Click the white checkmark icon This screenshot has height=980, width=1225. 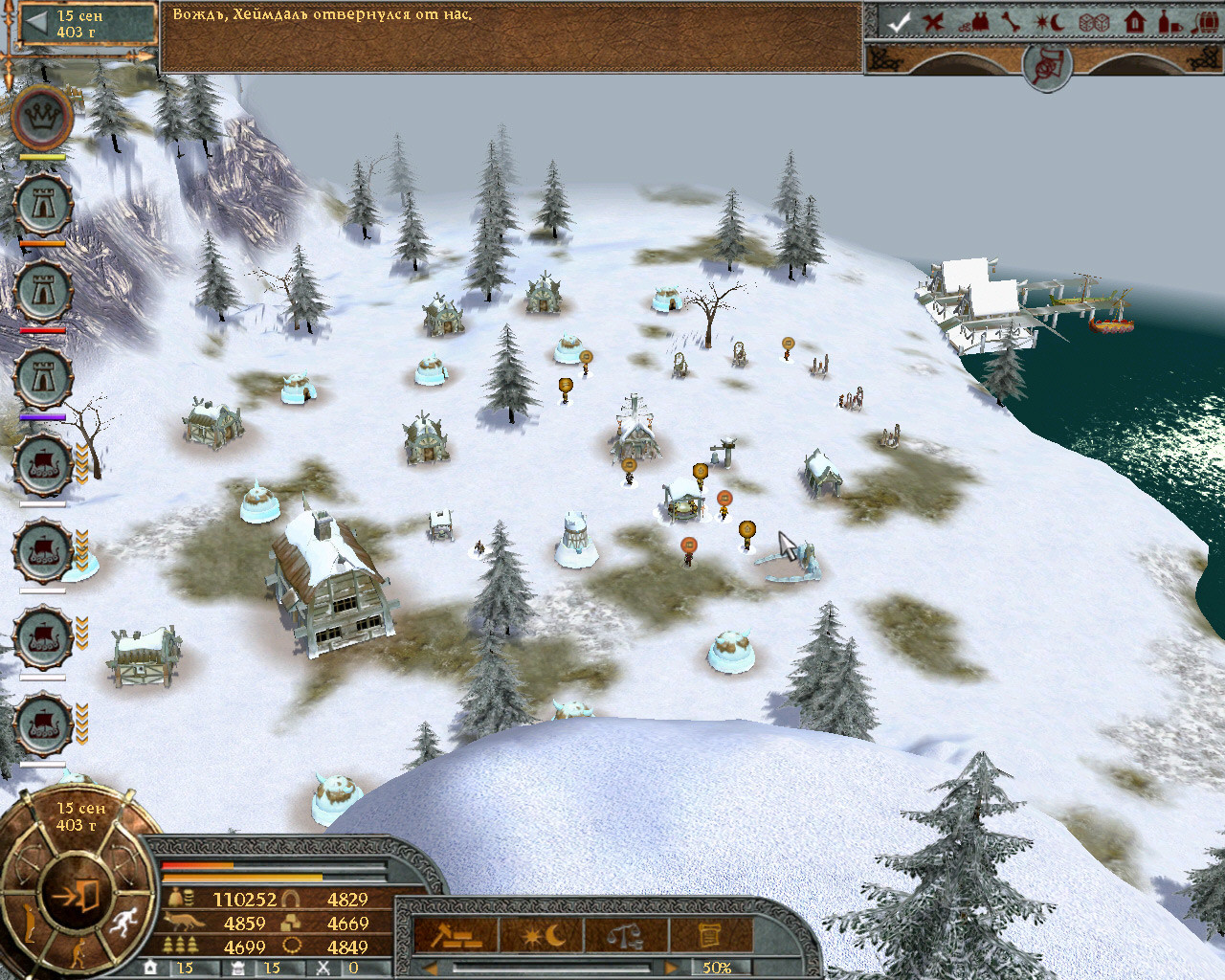[897, 21]
